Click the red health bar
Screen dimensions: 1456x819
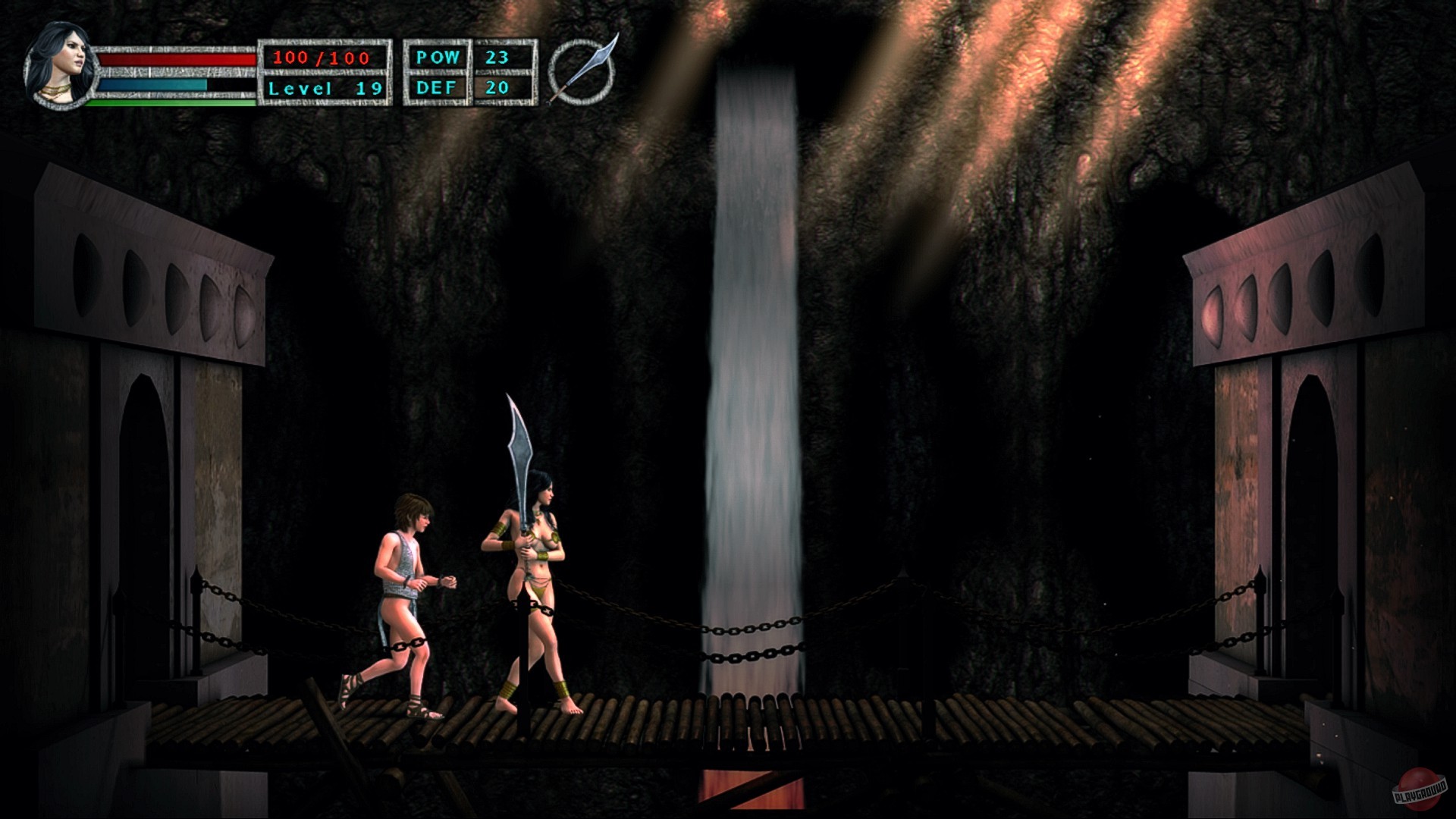click(x=174, y=61)
